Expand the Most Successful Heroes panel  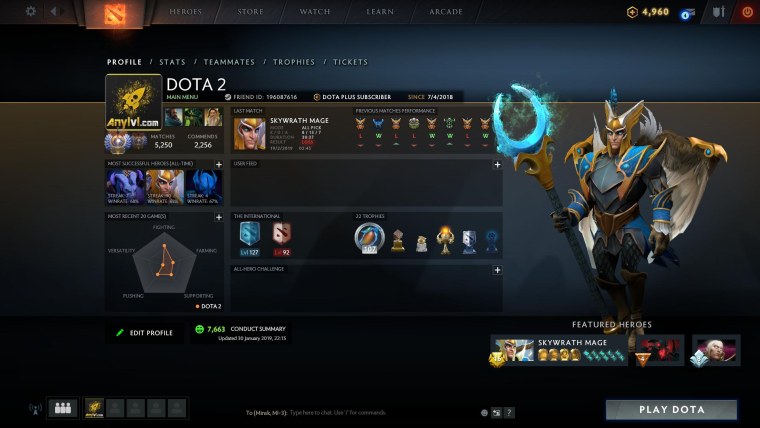point(218,164)
